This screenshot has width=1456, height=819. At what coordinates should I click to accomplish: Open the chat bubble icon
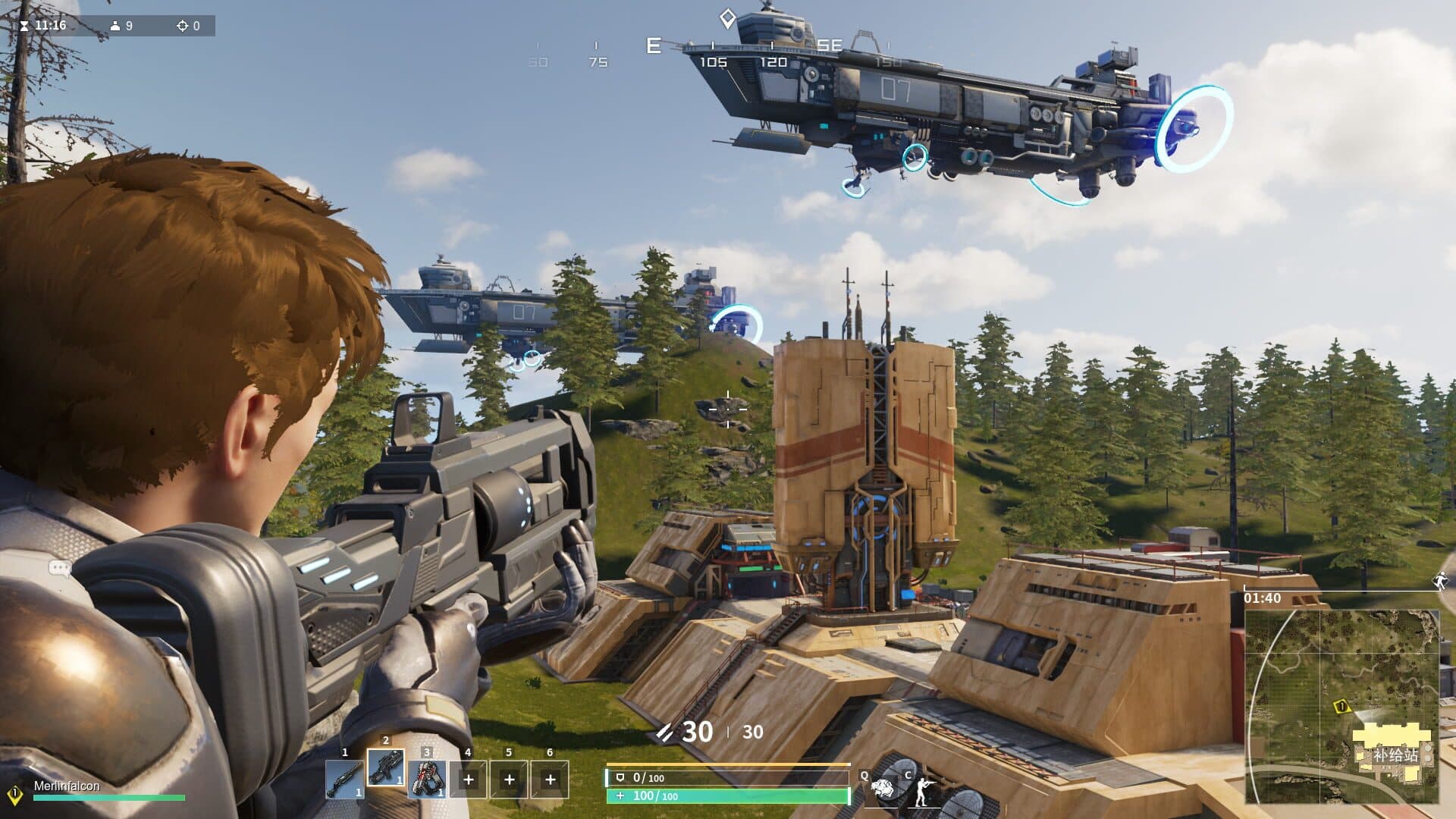59,567
